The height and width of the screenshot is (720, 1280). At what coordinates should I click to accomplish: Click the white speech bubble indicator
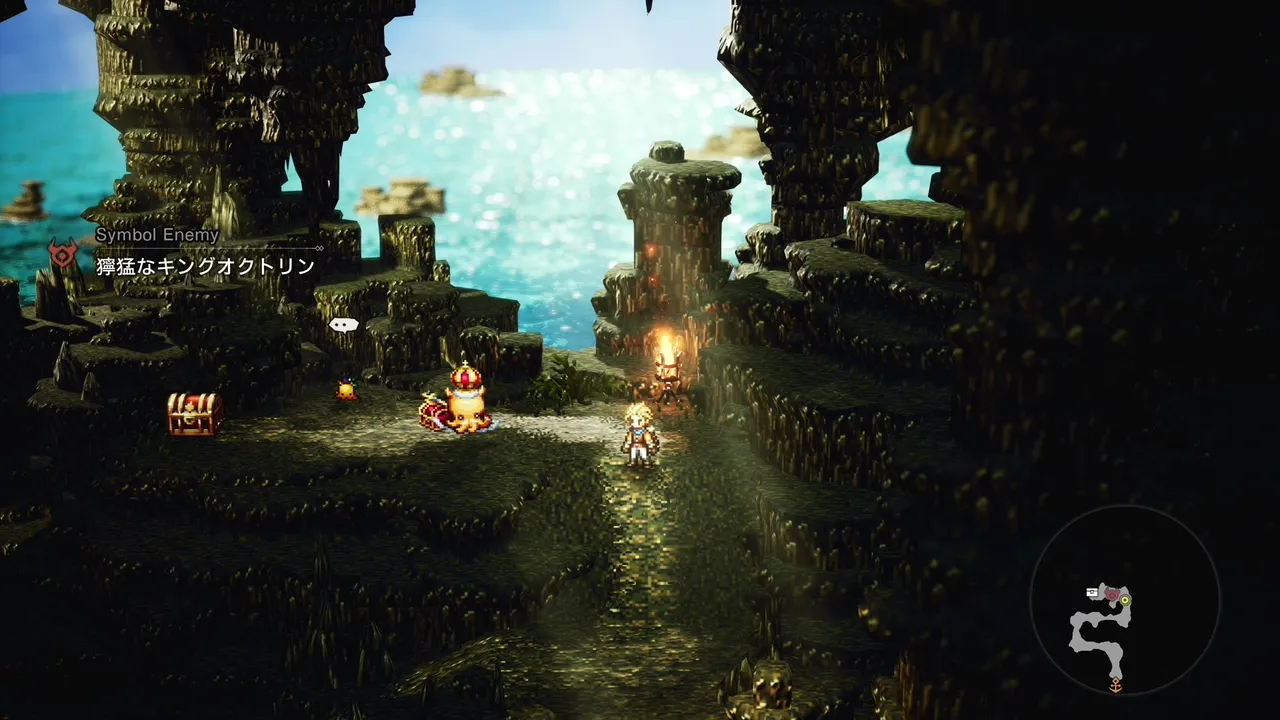(343, 324)
